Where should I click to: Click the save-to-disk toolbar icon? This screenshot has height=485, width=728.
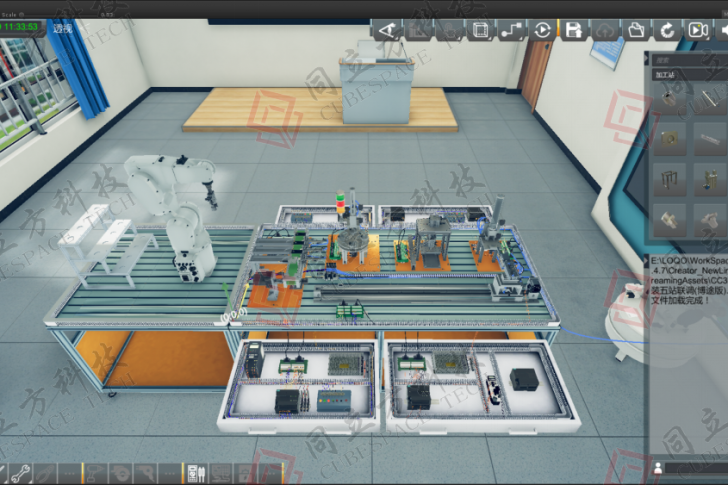tap(573, 30)
